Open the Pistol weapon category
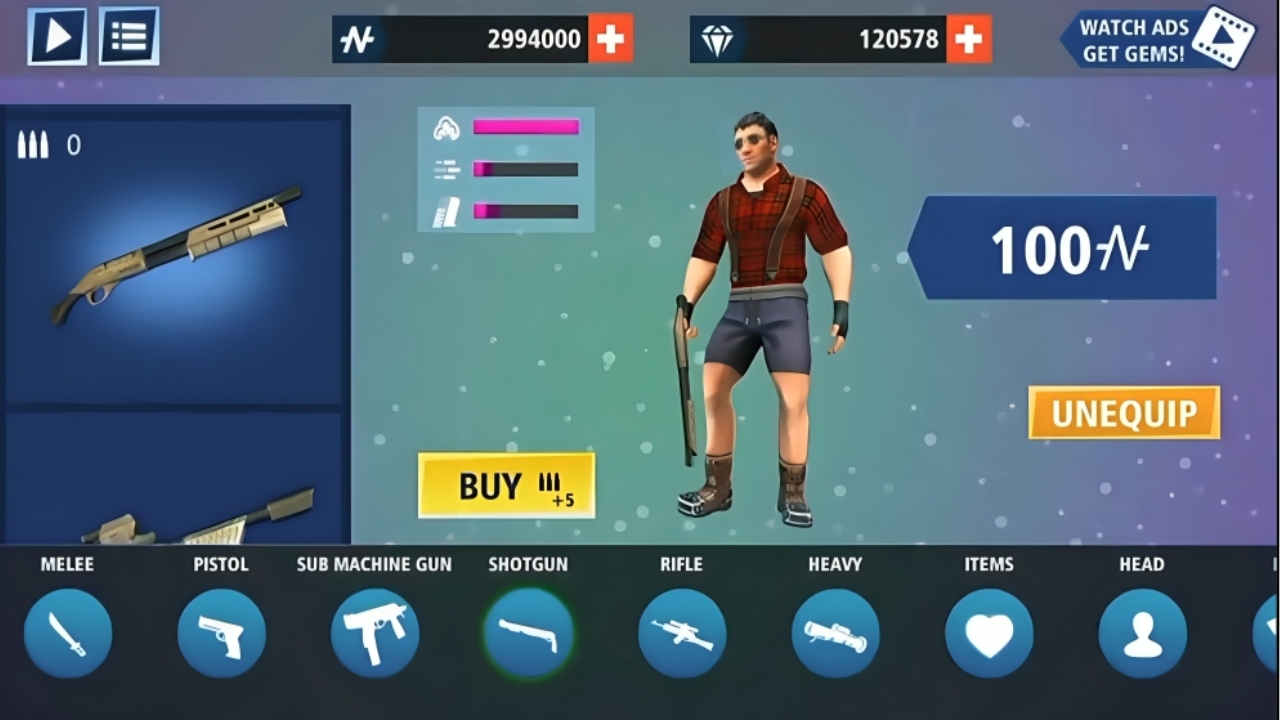Viewport: 1280px width, 720px height. [221, 633]
